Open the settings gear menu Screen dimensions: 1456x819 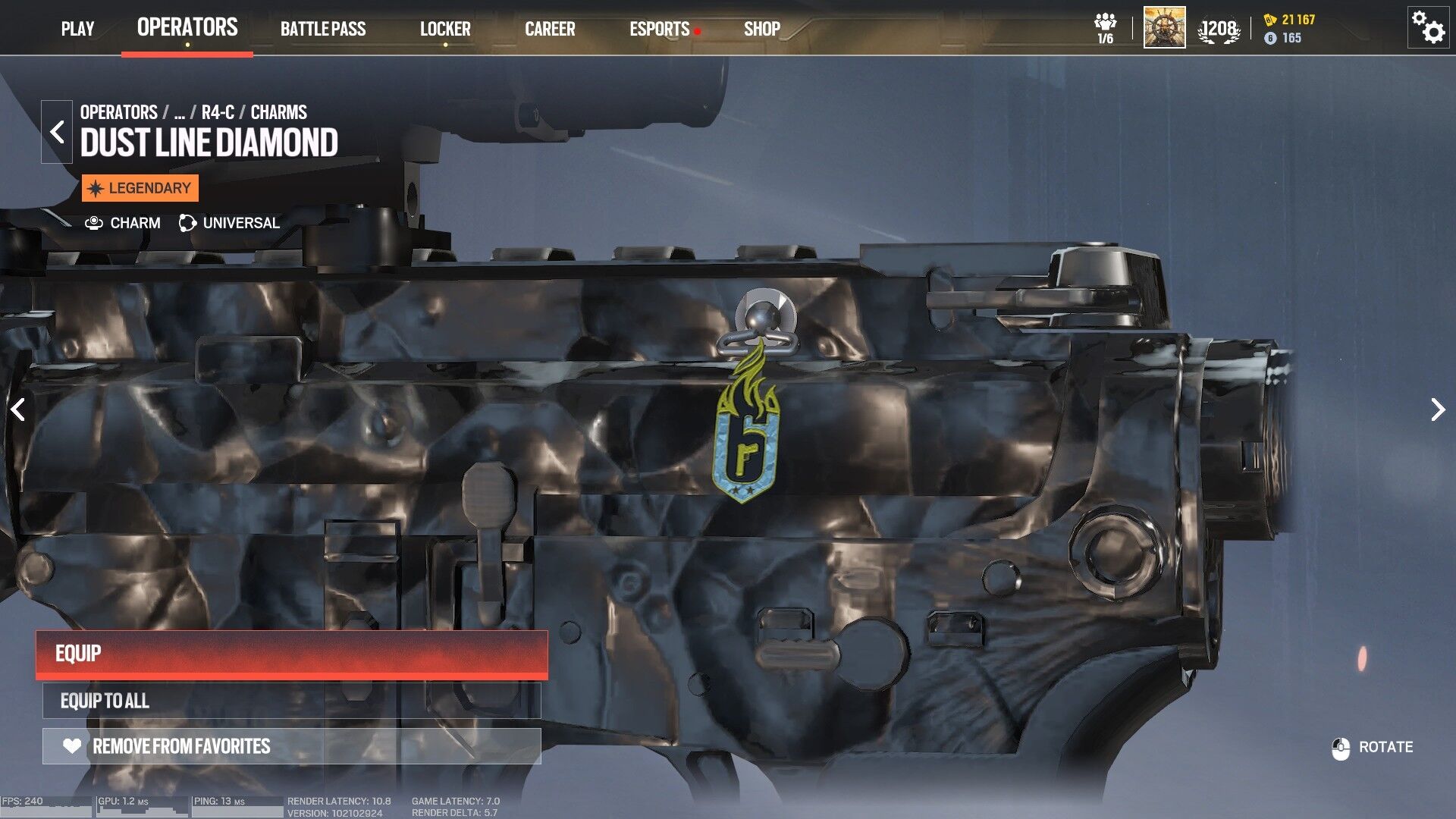(1428, 28)
